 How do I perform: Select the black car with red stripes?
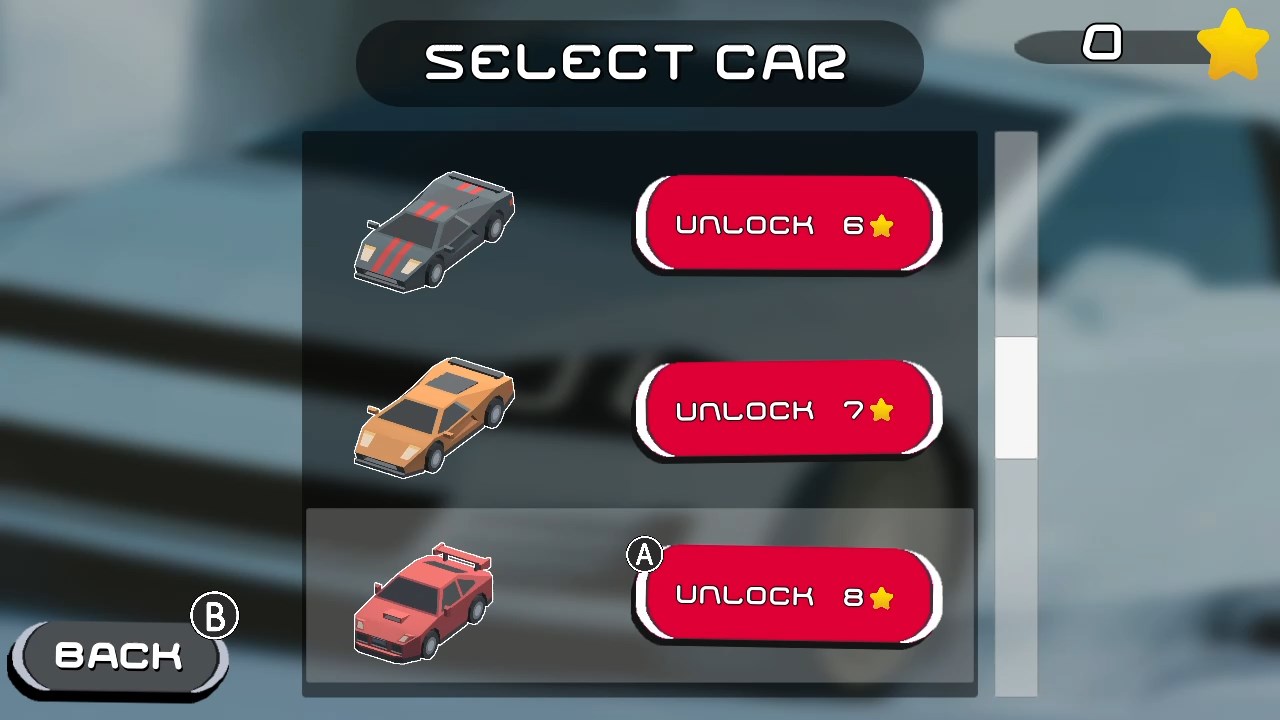(435, 232)
